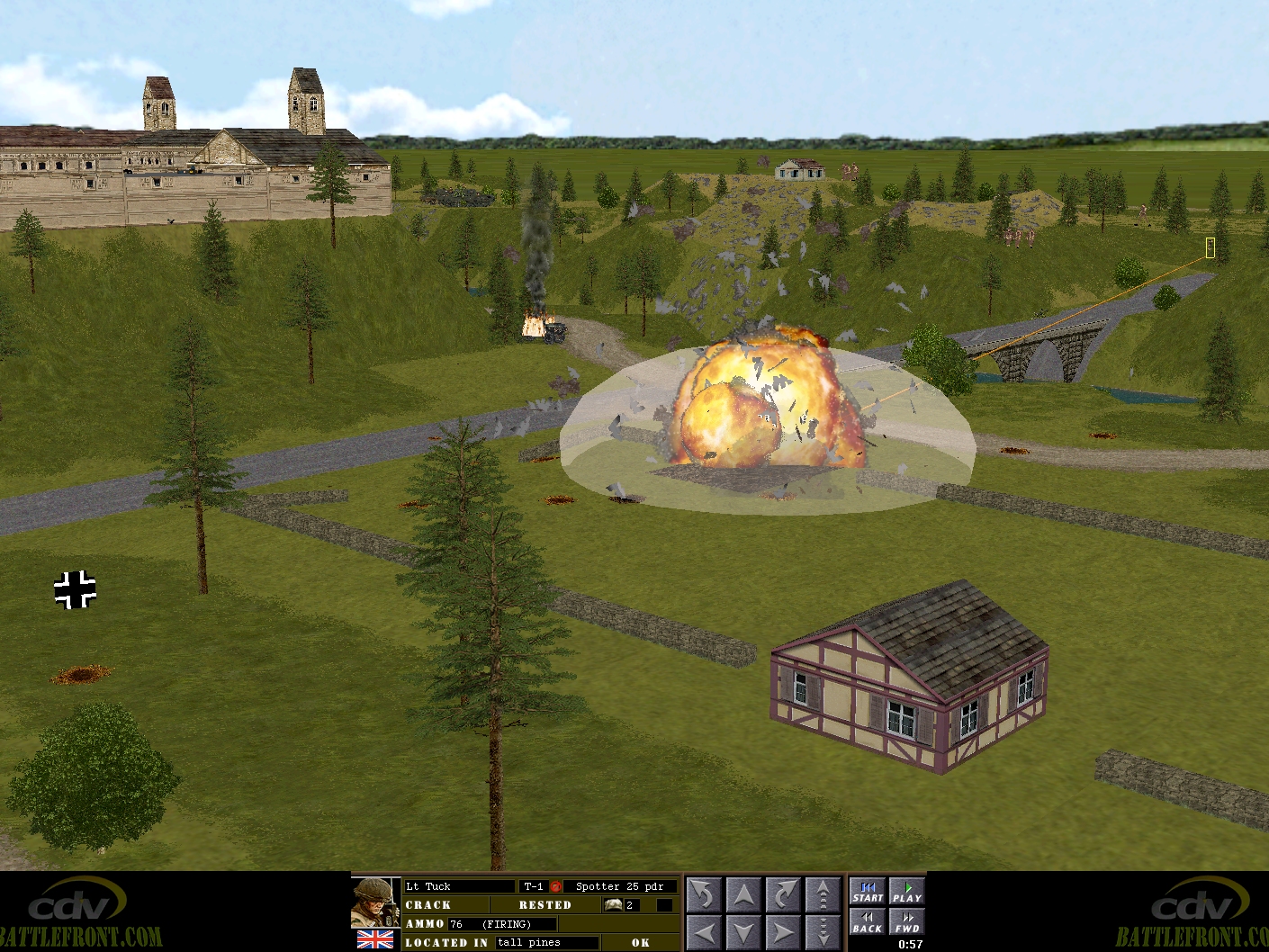Step the replay BACK
The image size is (1269, 952).
coord(868,922)
